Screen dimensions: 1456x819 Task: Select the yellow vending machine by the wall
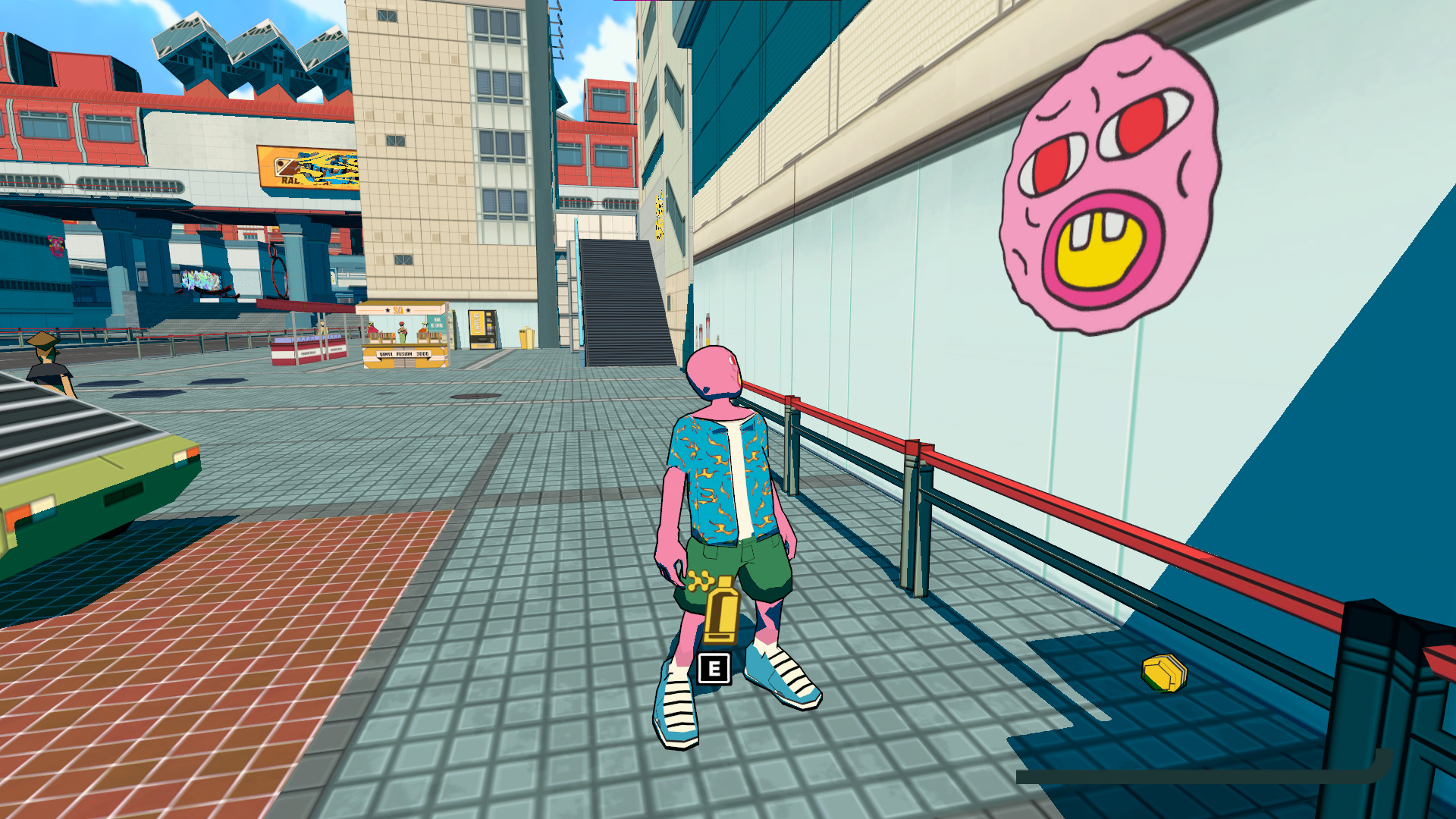tap(483, 328)
